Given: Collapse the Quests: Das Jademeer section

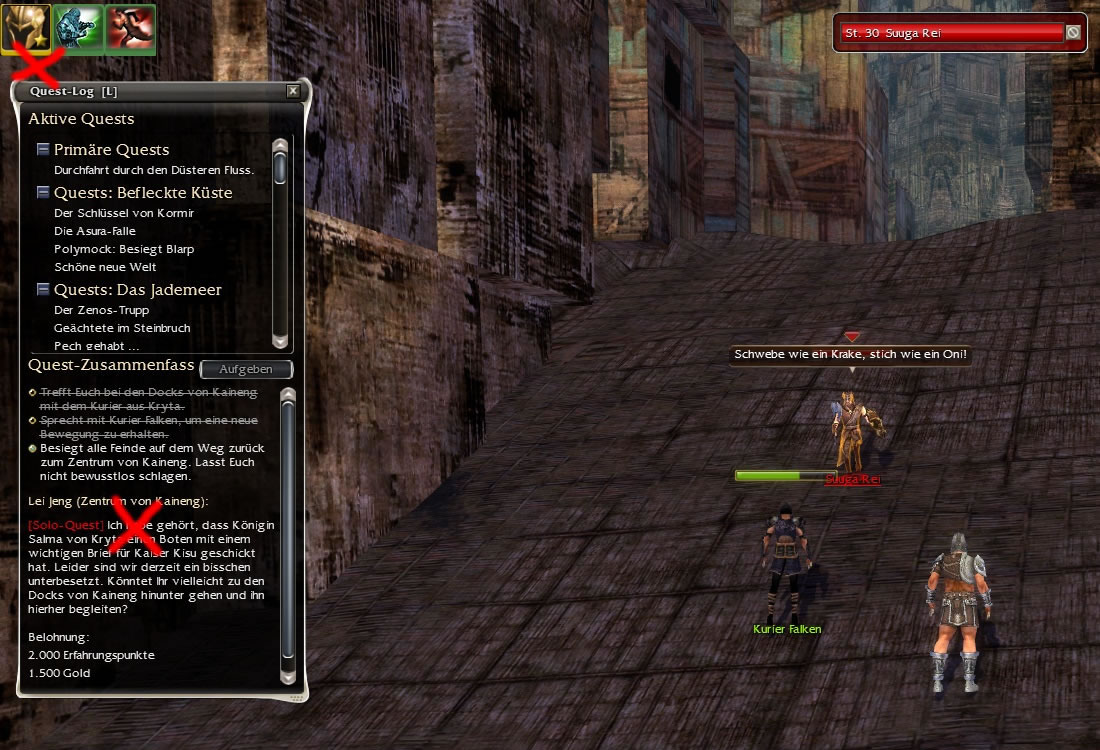Looking at the screenshot, I should click(43, 290).
